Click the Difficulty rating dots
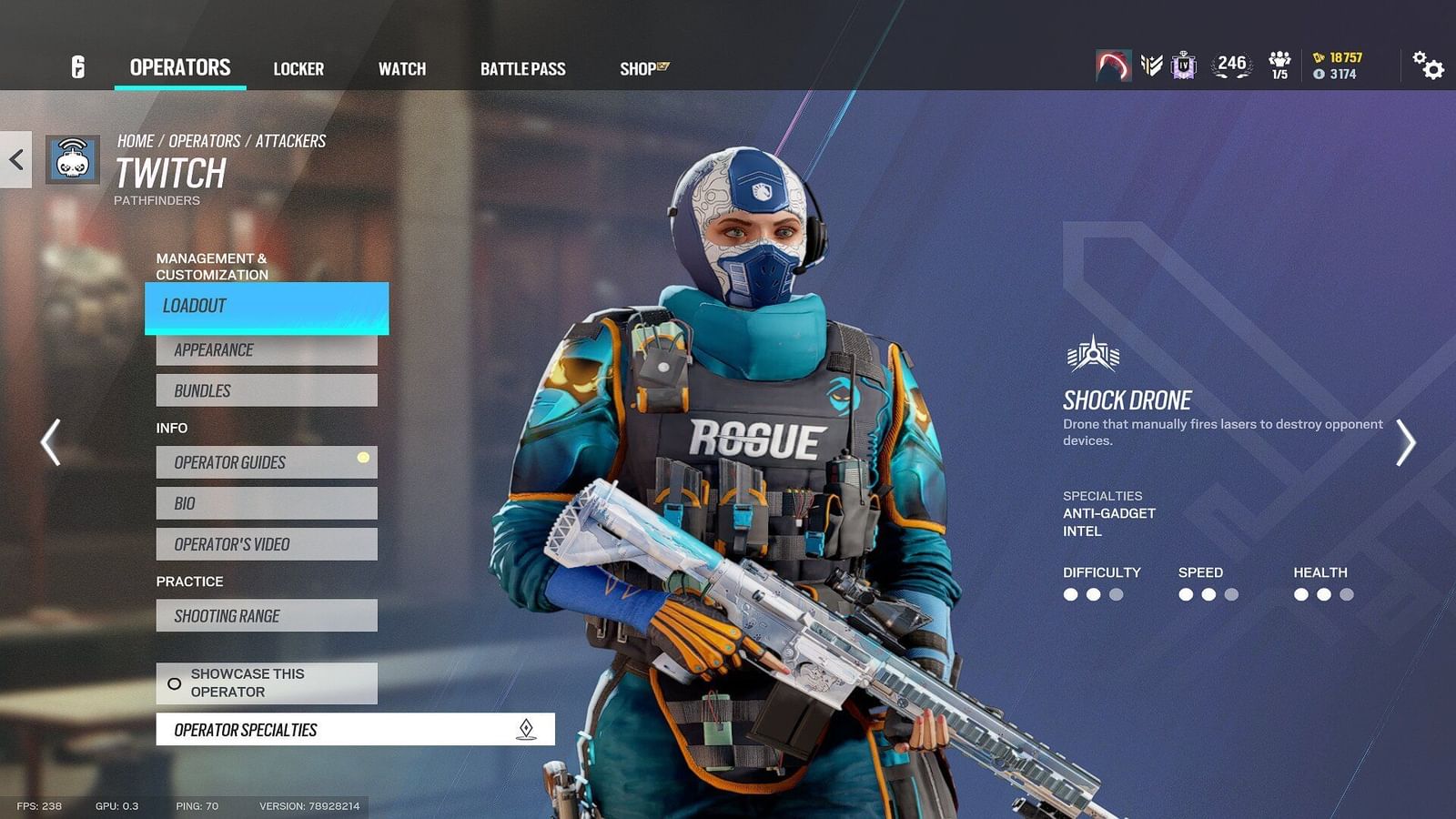The height and width of the screenshot is (819, 1456). click(1091, 593)
